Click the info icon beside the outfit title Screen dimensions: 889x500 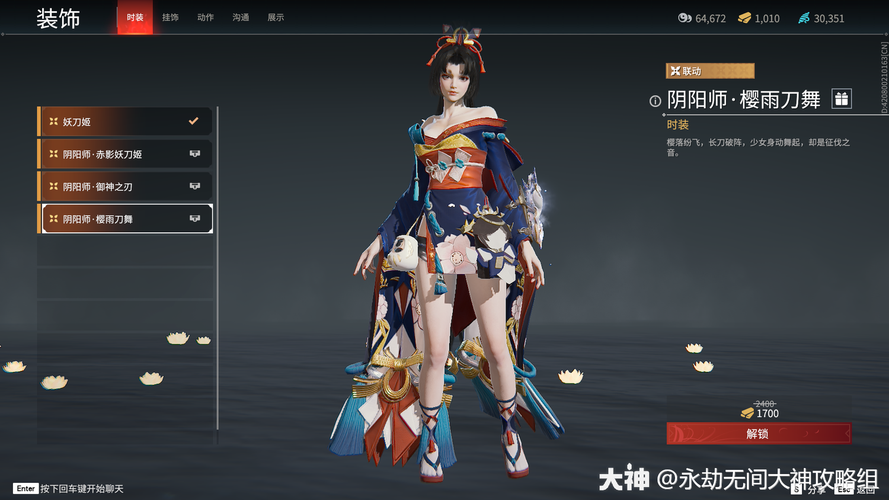(656, 100)
